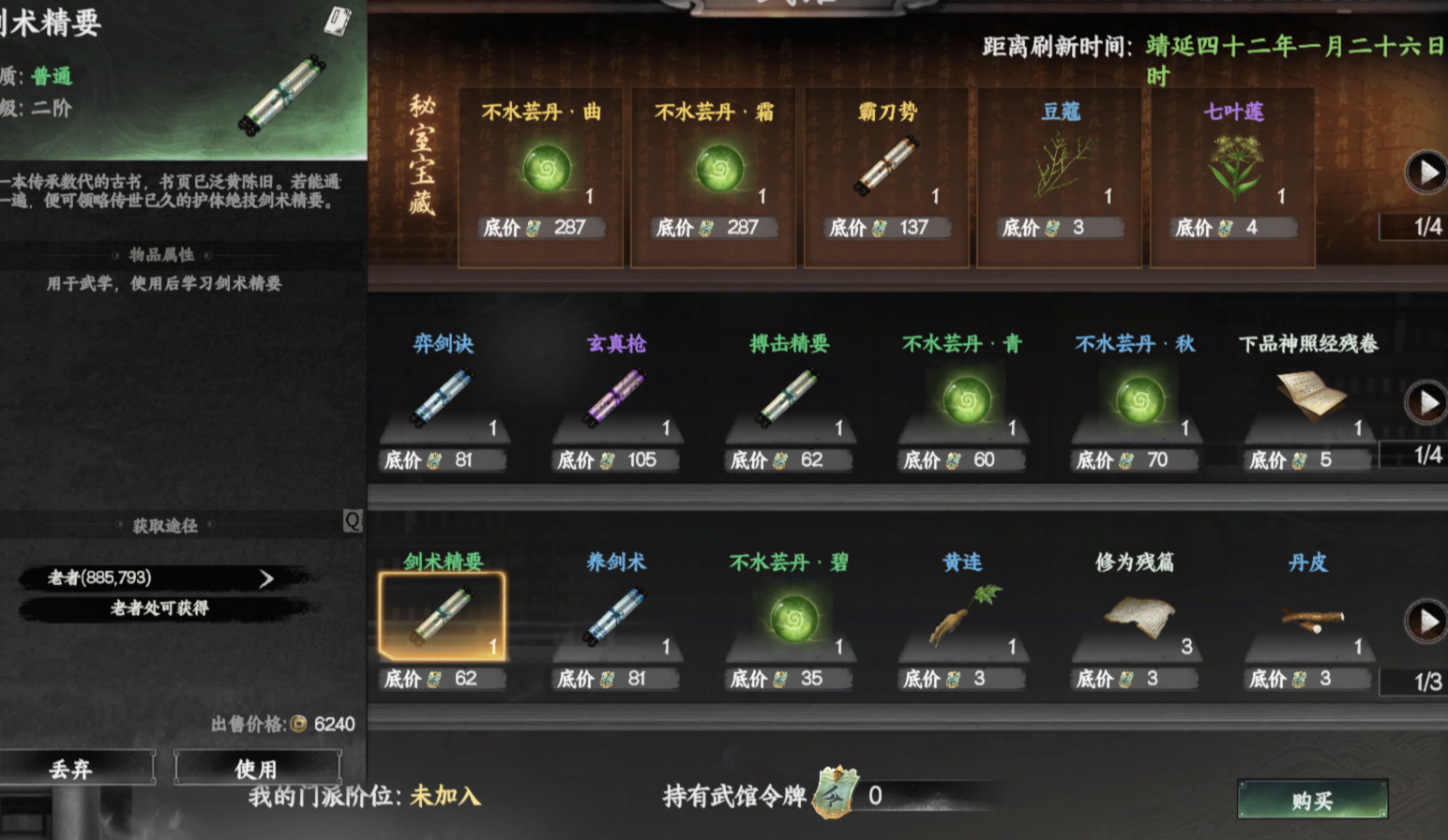Open the next page of 秘室宝藏 row
Viewport: 1448px width, 840px height.
click(1424, 170)
